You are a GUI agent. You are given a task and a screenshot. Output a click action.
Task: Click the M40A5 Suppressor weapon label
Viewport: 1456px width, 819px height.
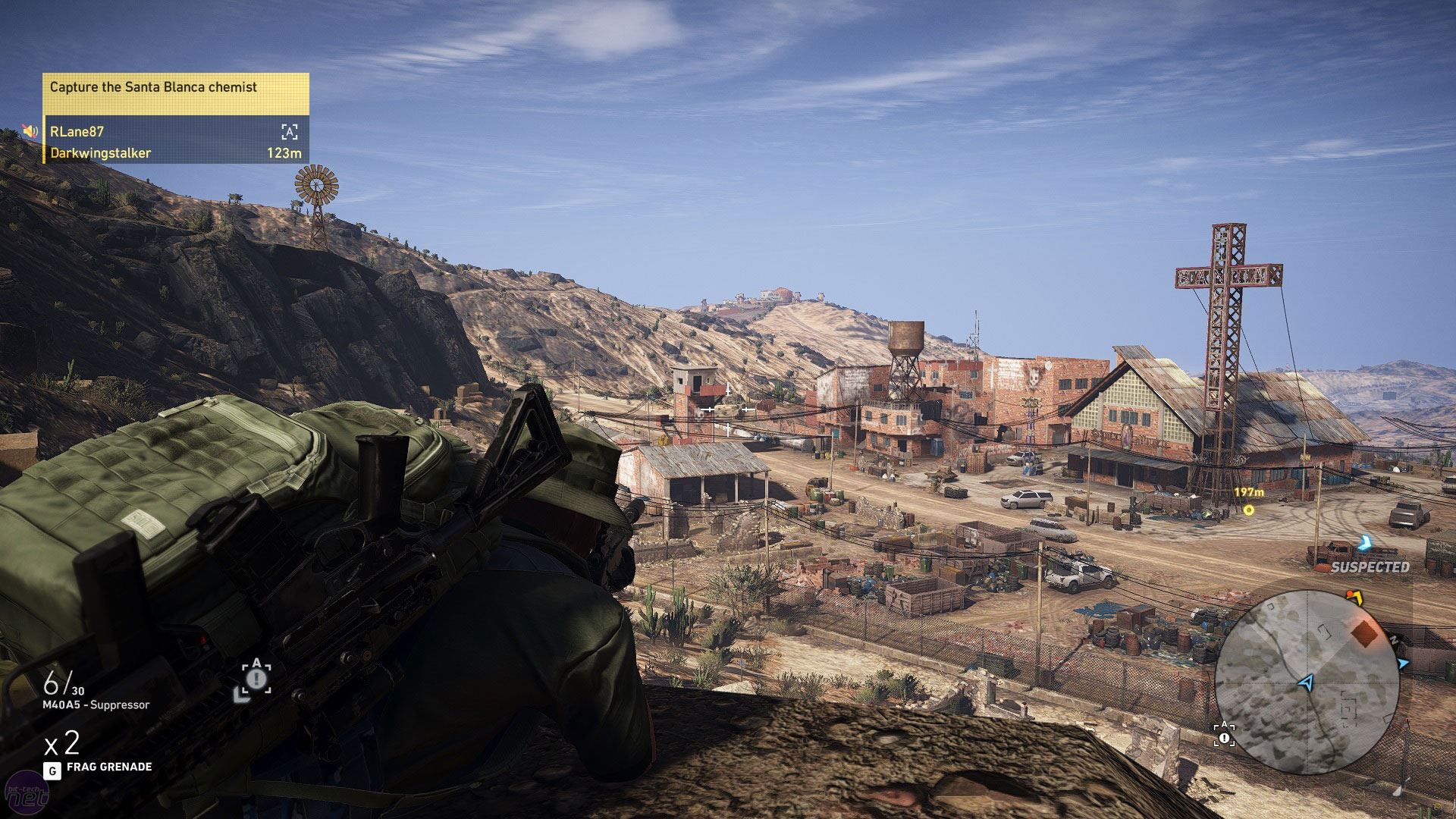(96, 705)
